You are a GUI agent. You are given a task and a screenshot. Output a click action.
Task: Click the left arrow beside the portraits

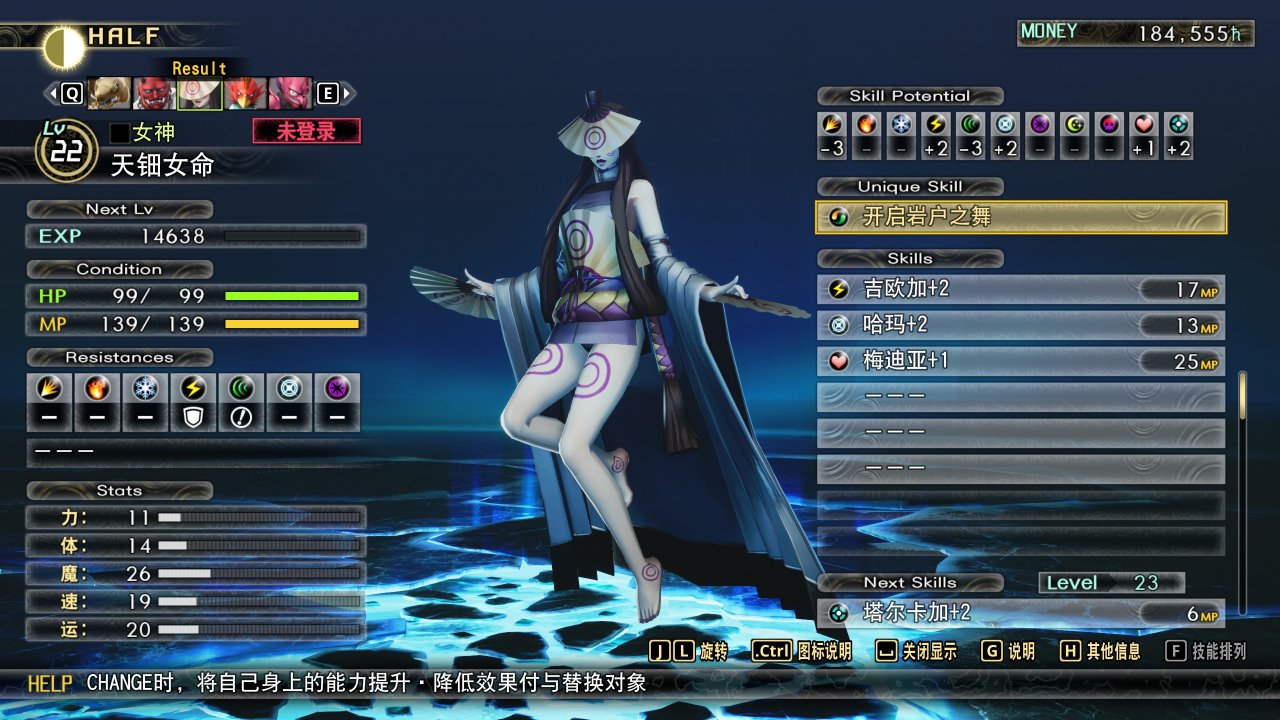click(x=50, y=94)
